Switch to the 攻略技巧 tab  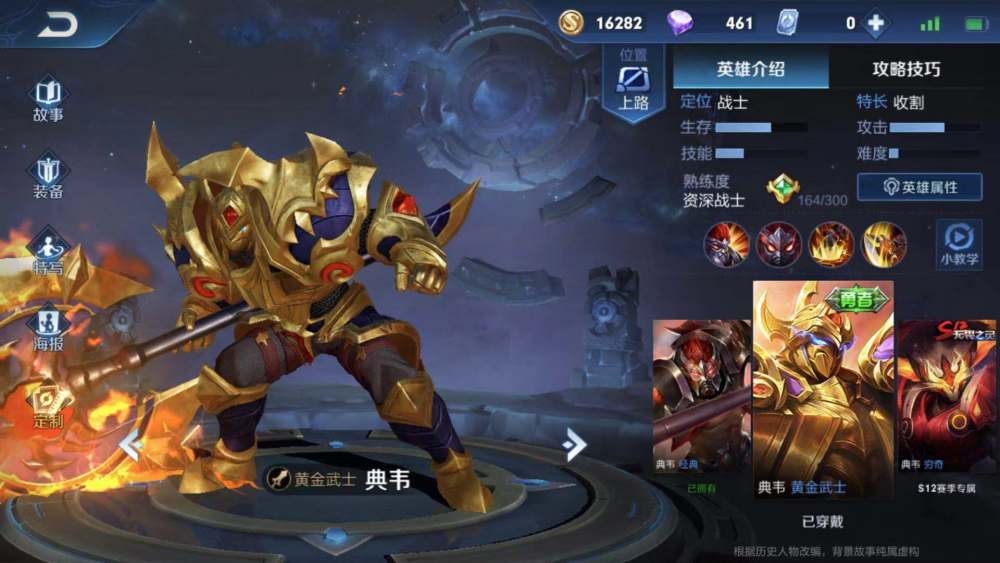pos(905,69)
